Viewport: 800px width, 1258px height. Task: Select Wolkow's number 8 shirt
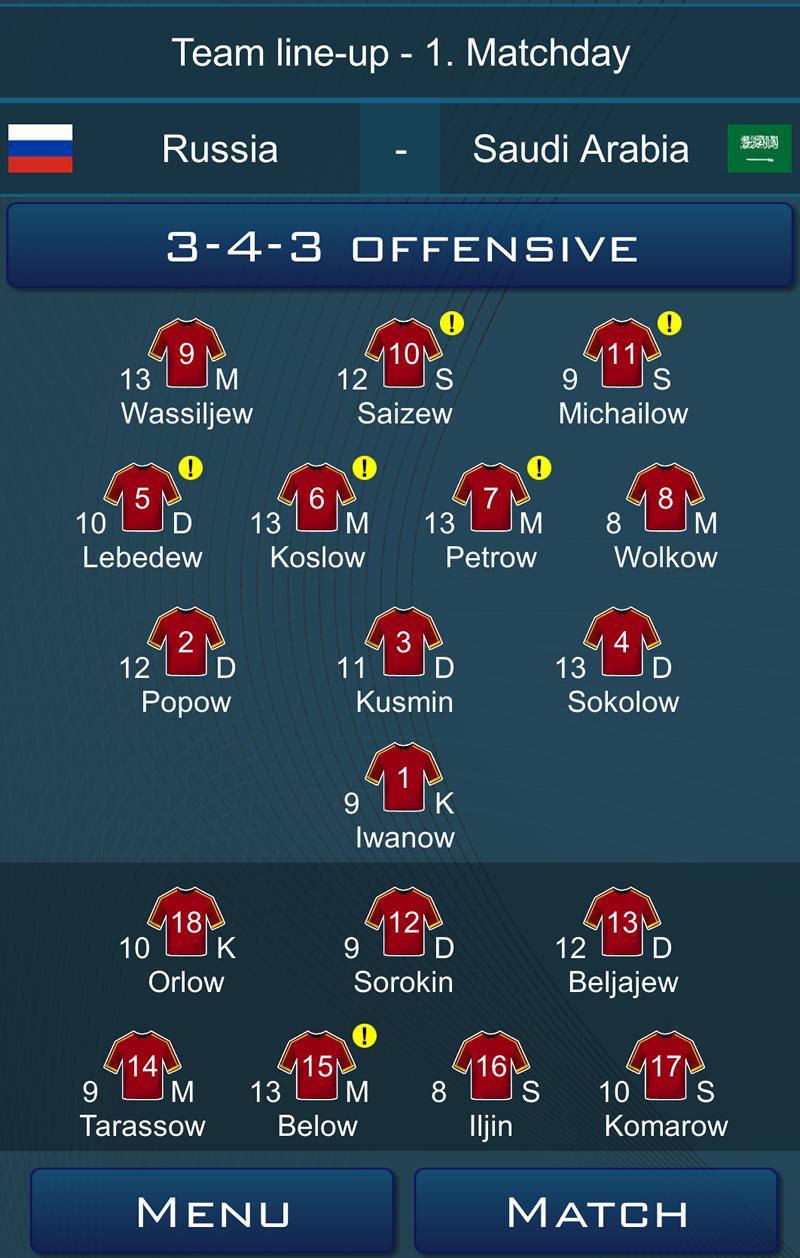pyautogui.click(x=665, y=499)
